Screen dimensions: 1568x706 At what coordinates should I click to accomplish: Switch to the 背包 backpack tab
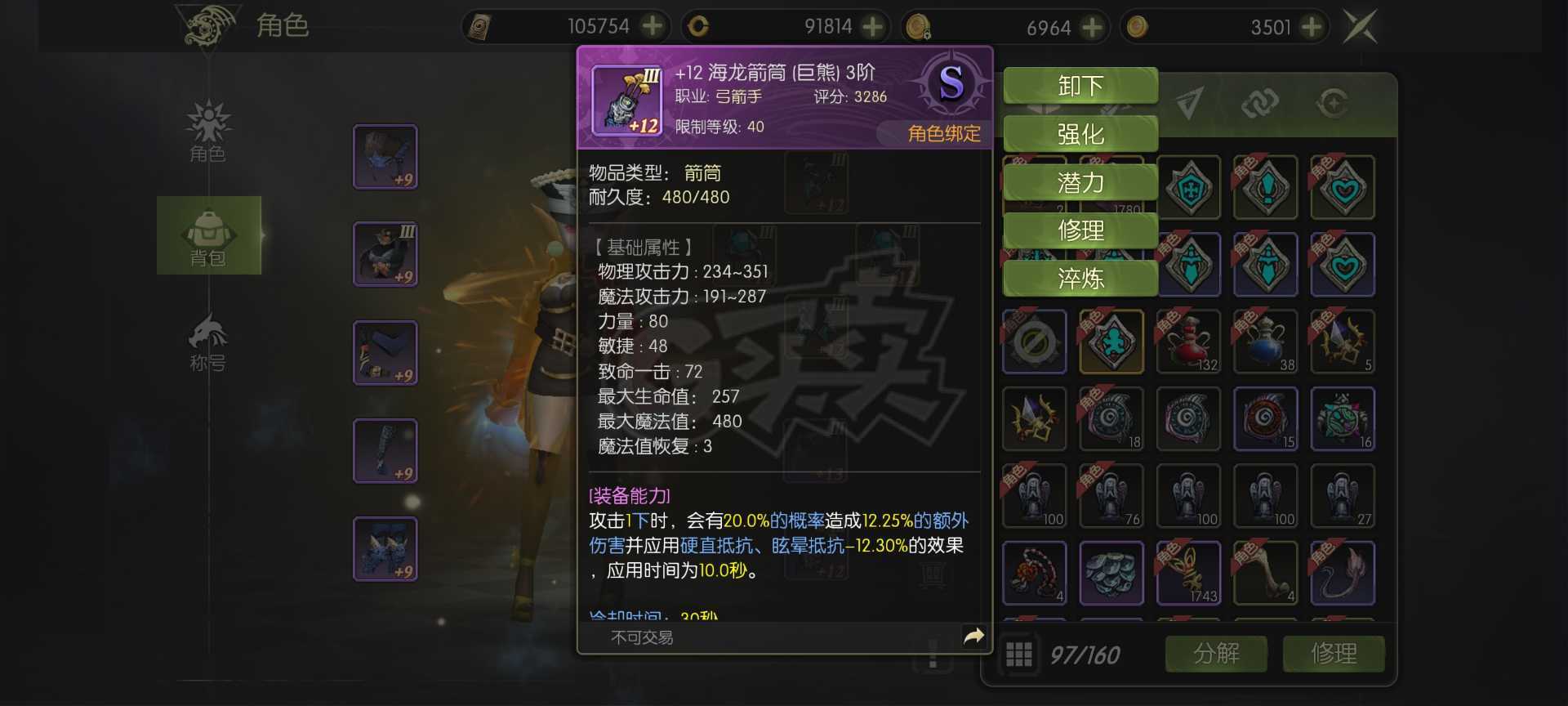point(209,235)
